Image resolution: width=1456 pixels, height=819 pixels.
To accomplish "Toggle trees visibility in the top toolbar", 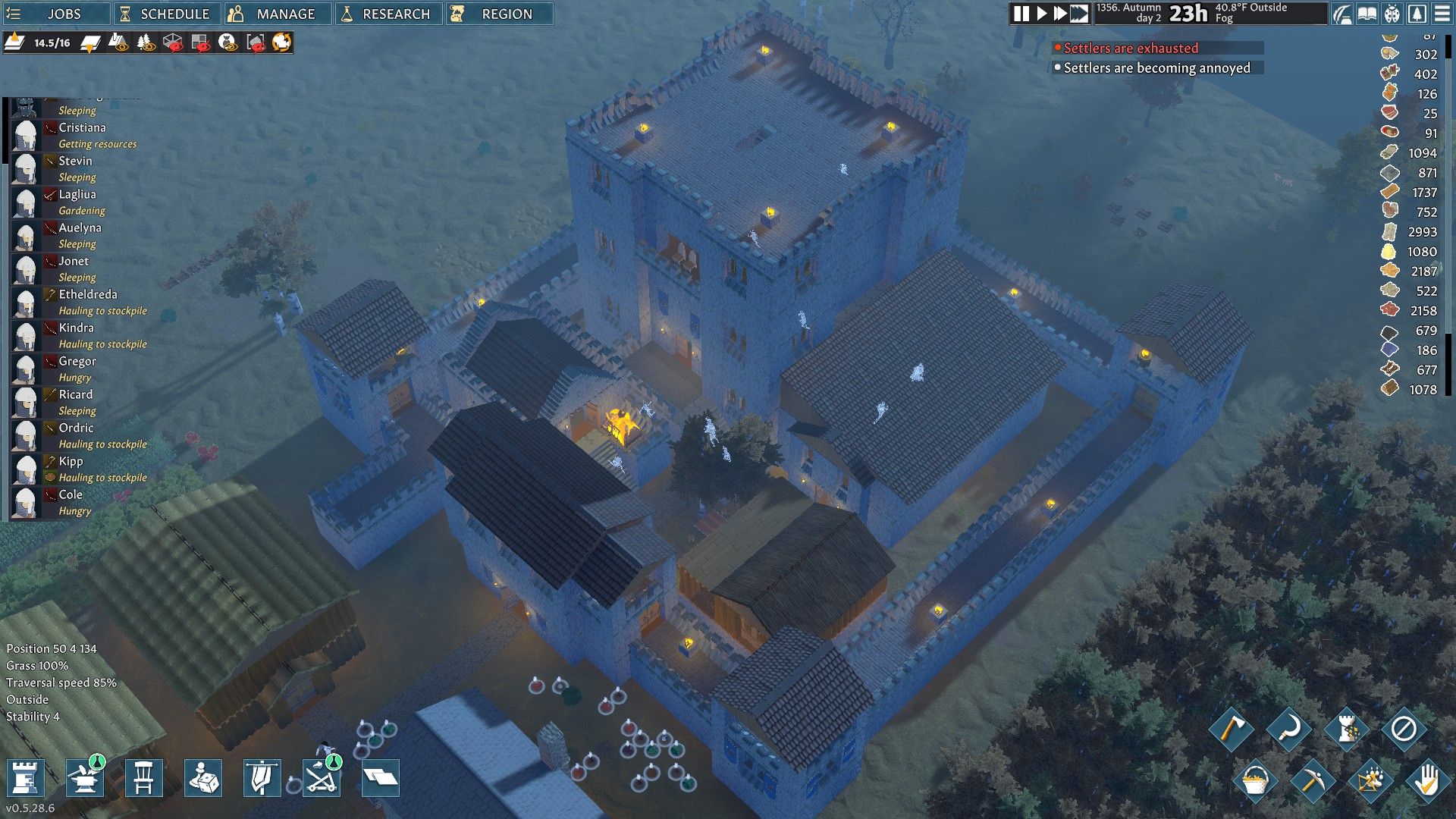I will (x=144, y=43).
